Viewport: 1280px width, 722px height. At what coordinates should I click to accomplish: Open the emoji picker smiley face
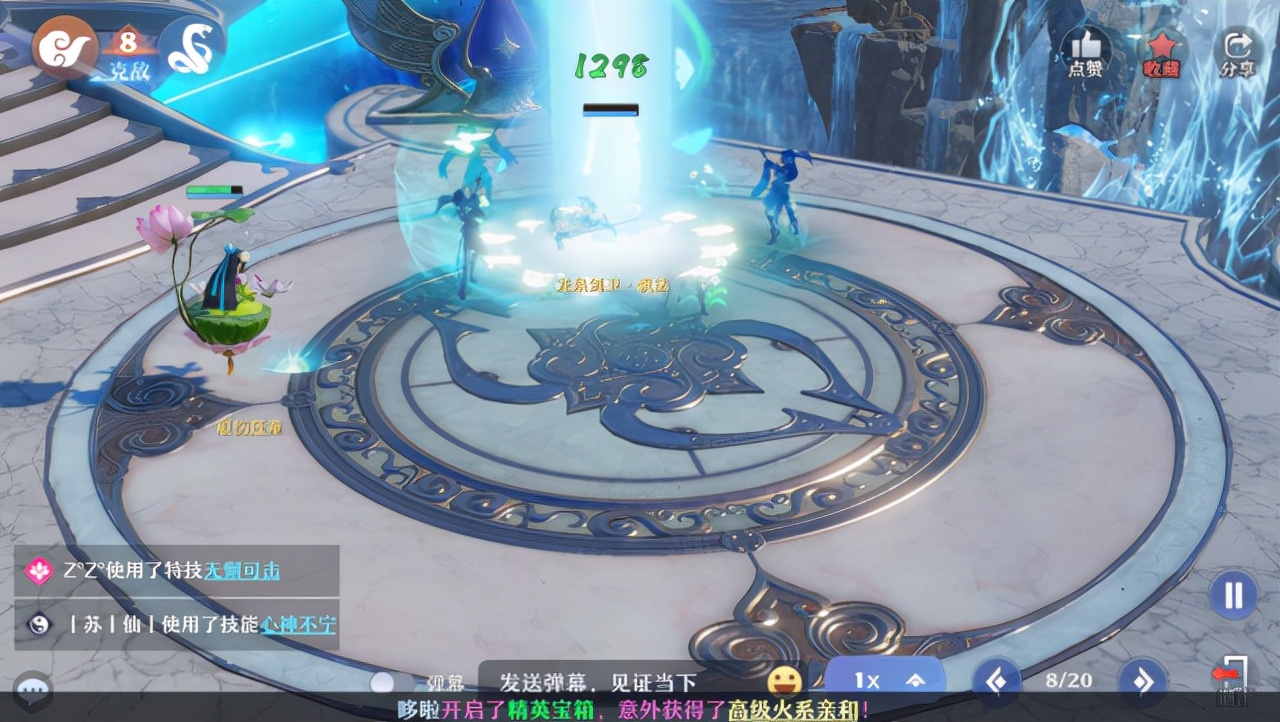(785, 682)
